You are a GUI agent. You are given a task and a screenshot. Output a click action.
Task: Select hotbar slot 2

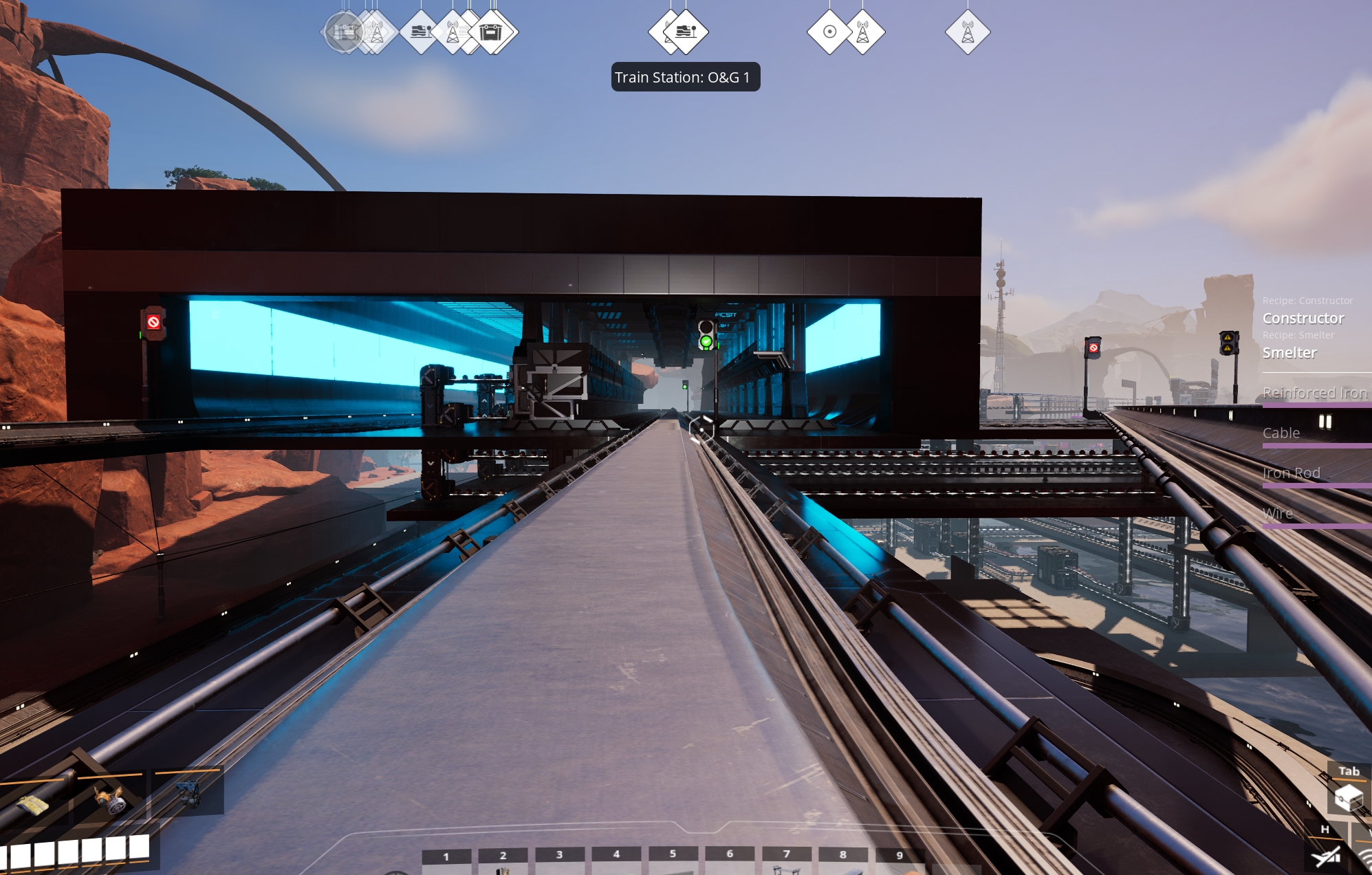(x=503, y=861)
